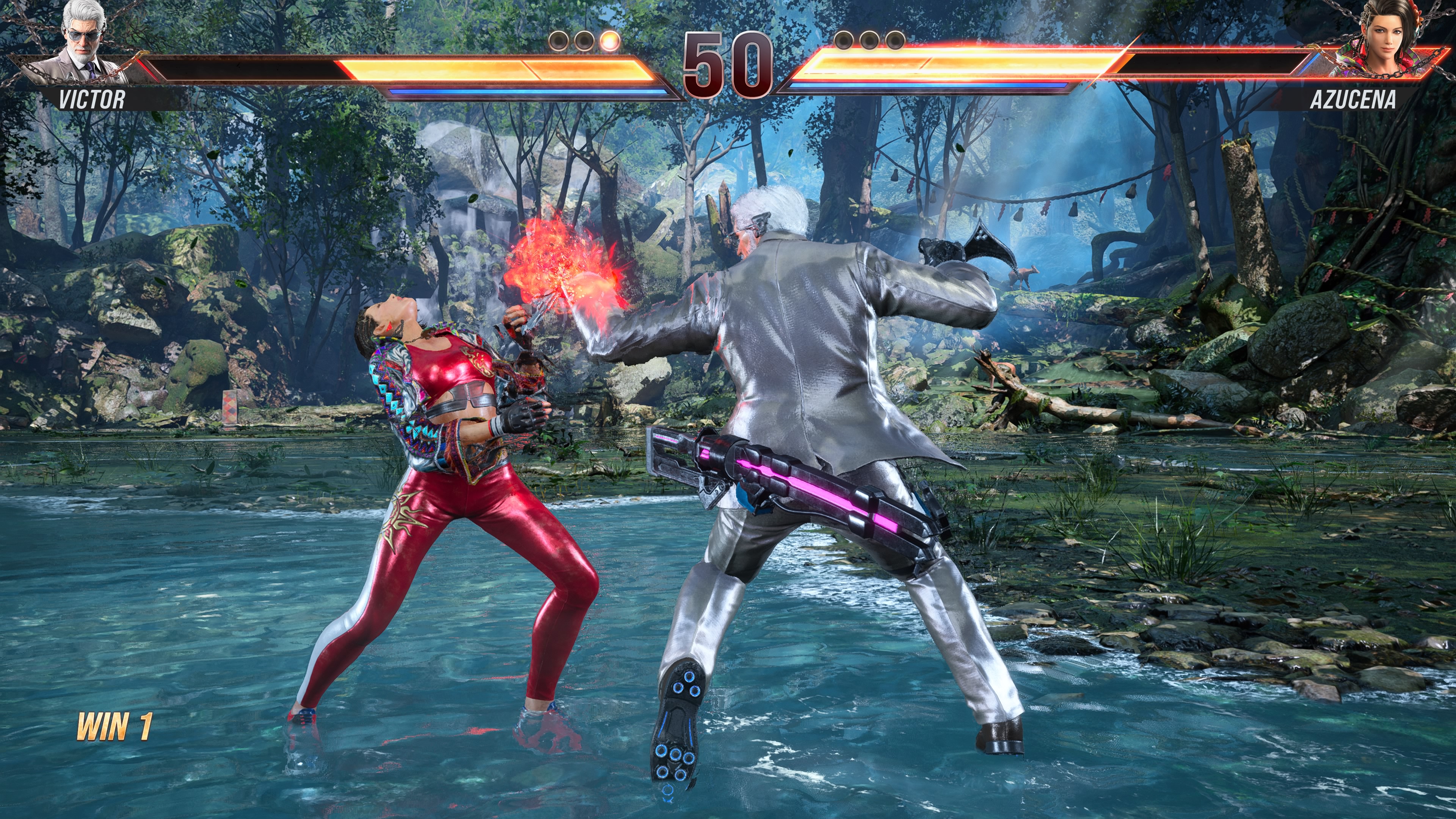The image size is (1456, 819).
Task: Click Victor's character portrait
Action: click(x=85, y=42)
